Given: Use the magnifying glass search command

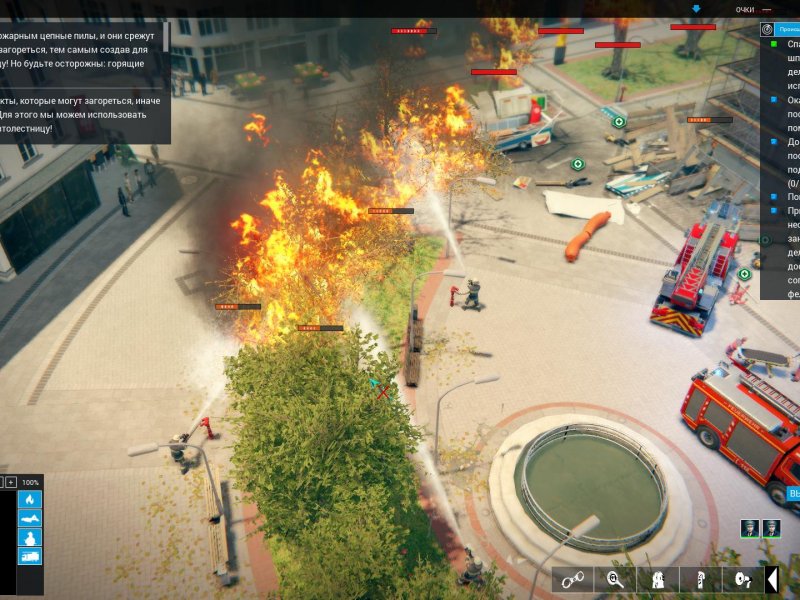Looking at the screenshot, I should [615, 579].
